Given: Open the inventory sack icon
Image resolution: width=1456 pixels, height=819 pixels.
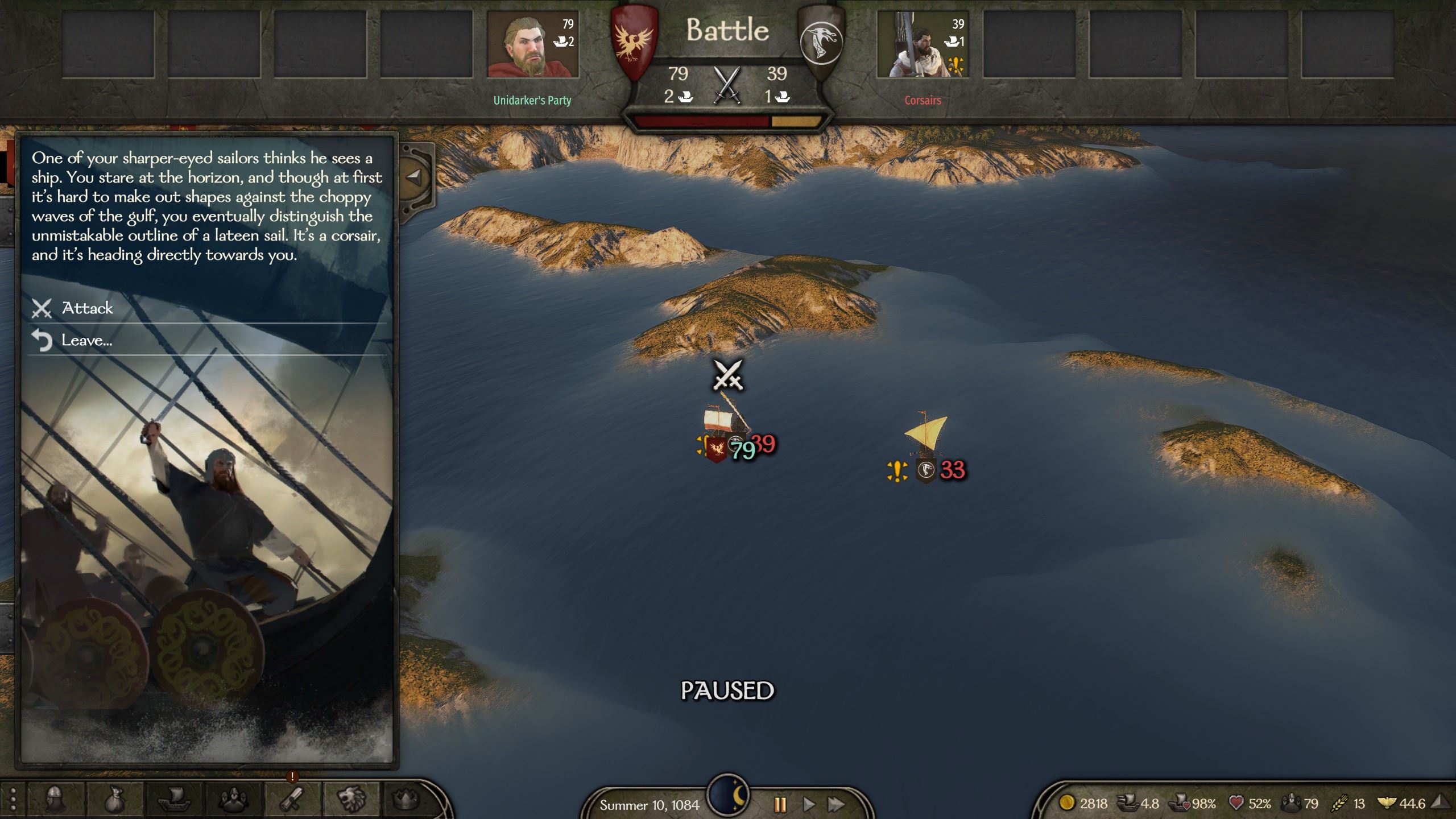Looking at the screenshot, I should point(114,800).
